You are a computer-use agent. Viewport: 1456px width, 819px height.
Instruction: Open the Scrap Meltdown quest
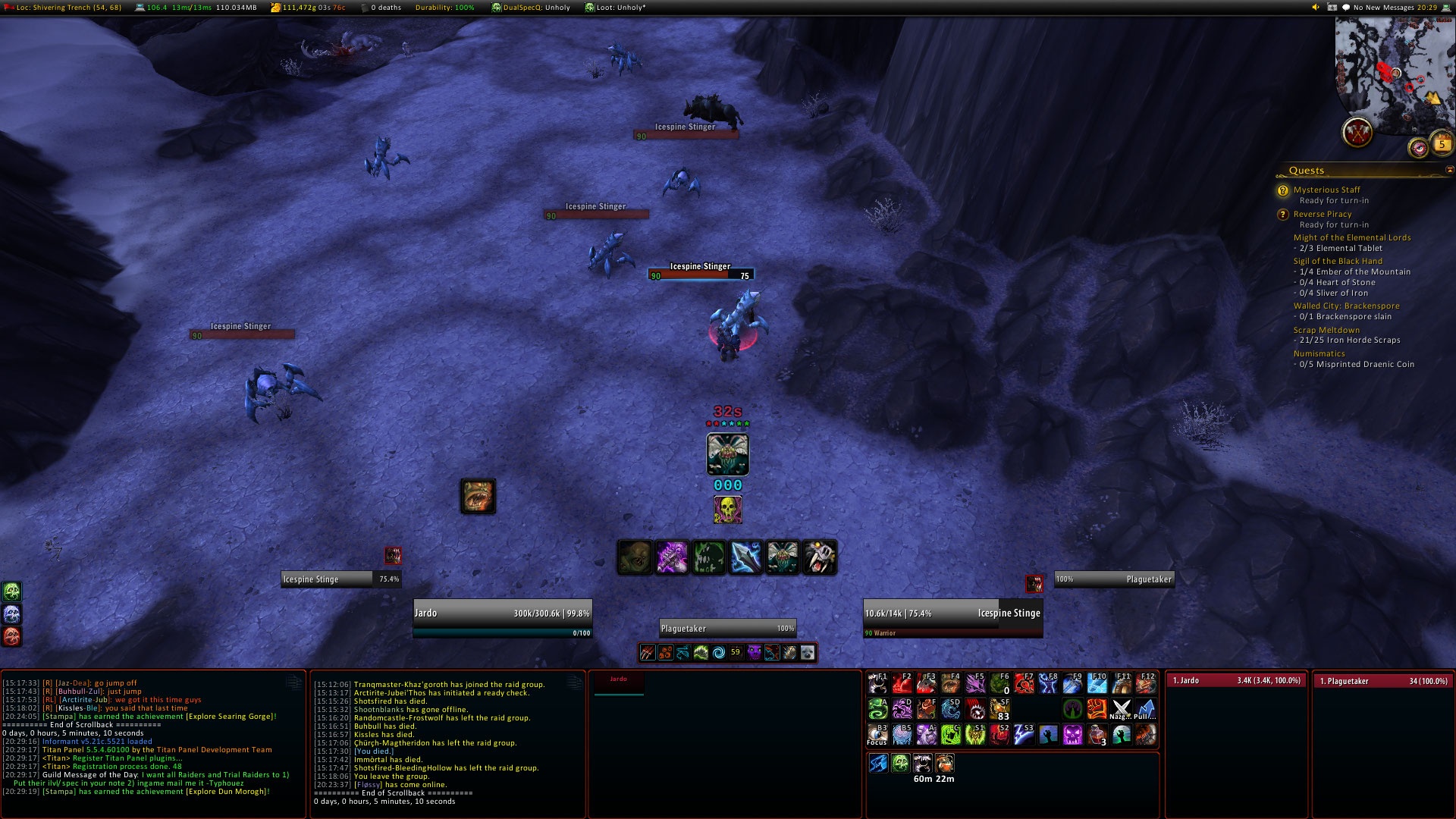coord(1326,330)
